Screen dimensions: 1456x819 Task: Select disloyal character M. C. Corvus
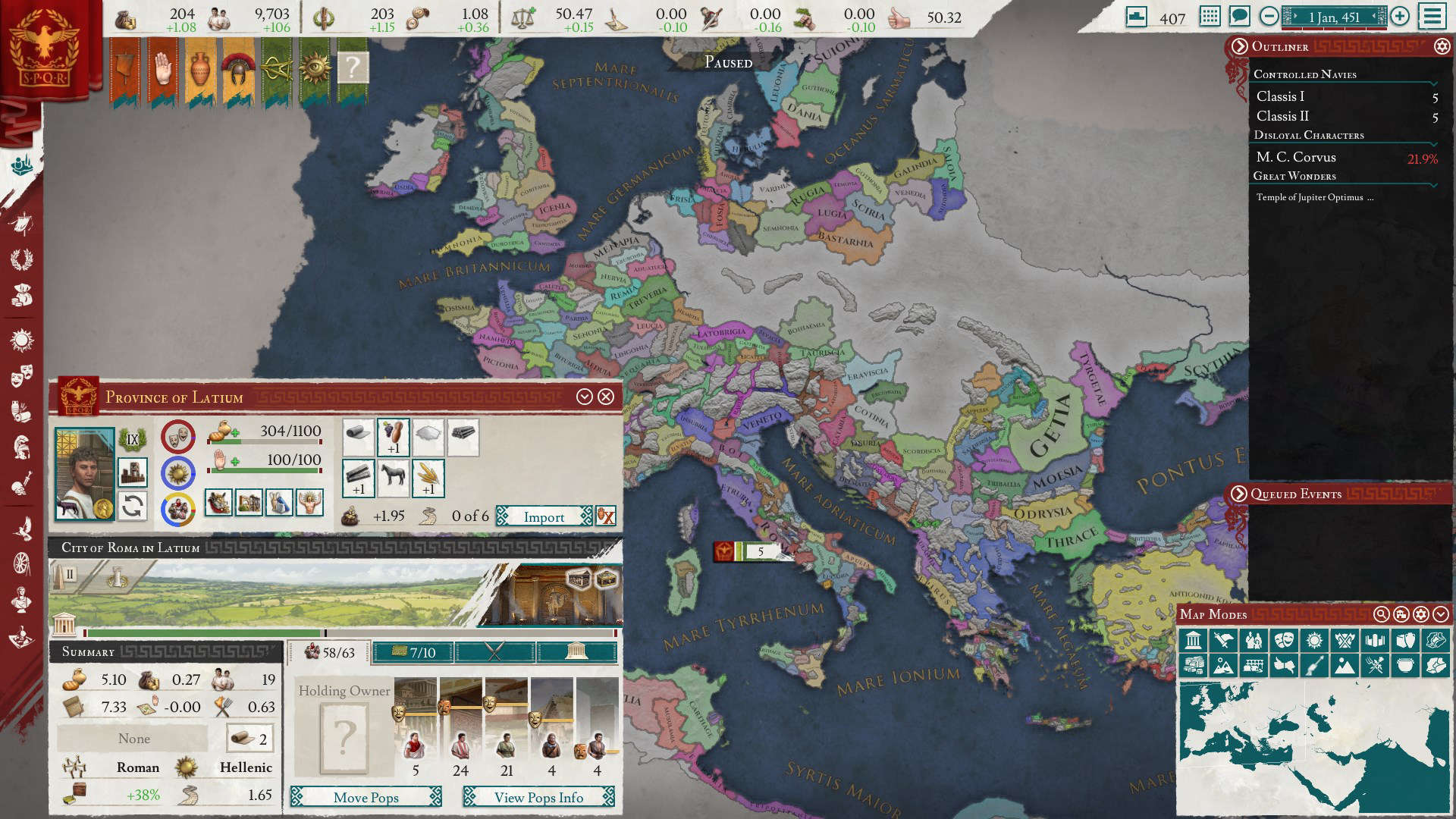pos(1296,157)
